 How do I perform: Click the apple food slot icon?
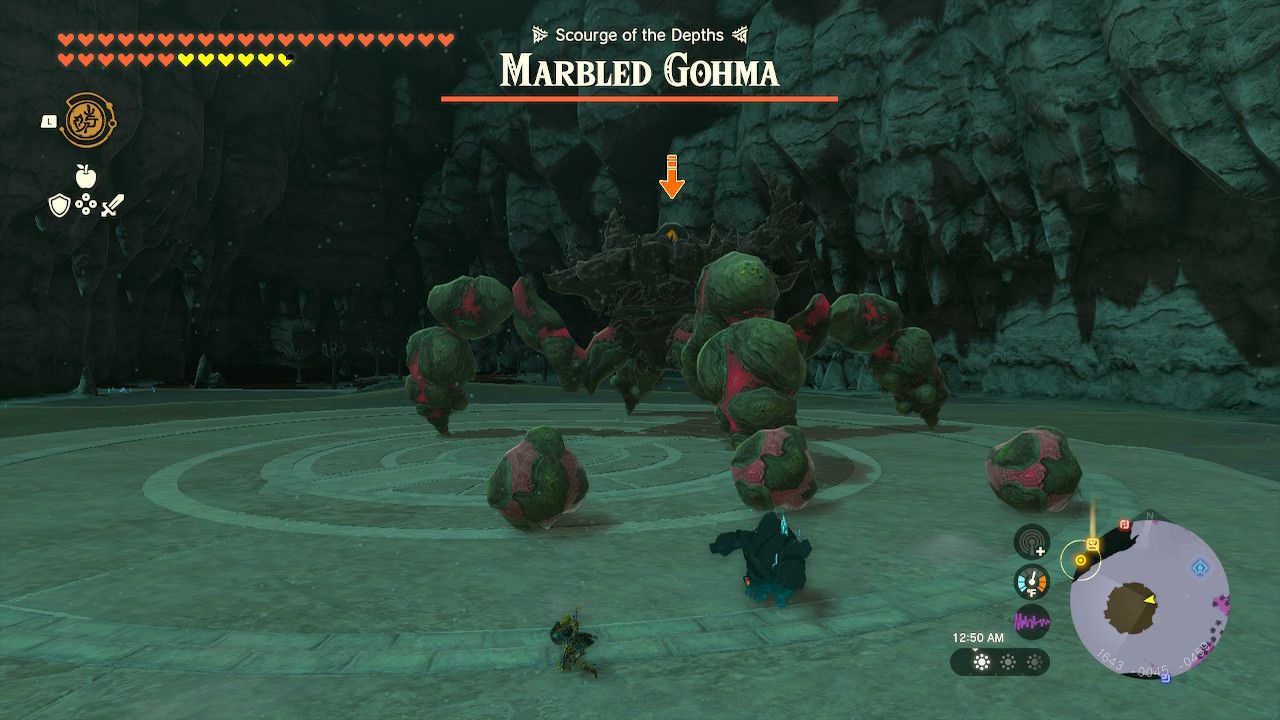pos(85,175)
